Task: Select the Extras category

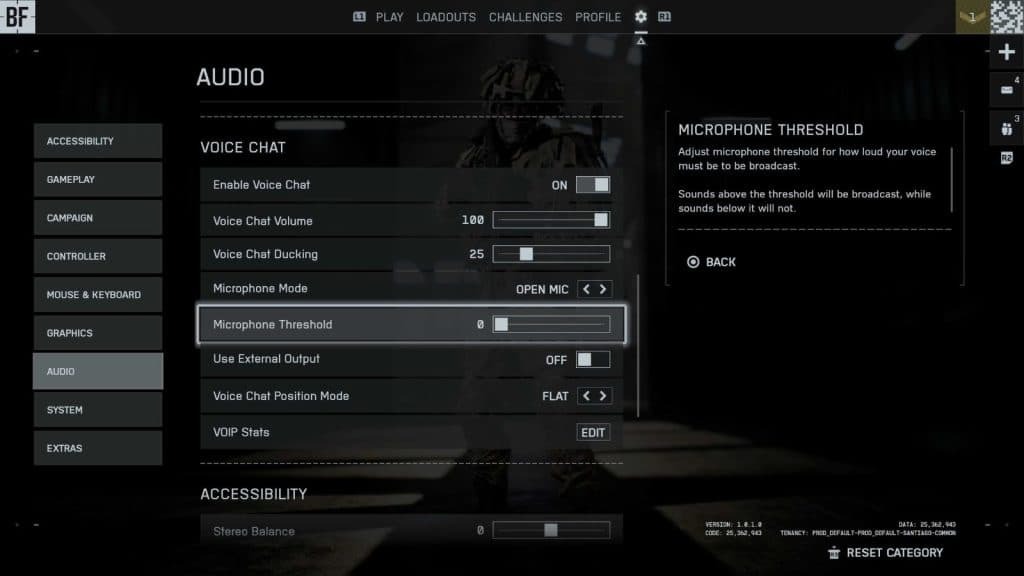Action: pos(97,448)
